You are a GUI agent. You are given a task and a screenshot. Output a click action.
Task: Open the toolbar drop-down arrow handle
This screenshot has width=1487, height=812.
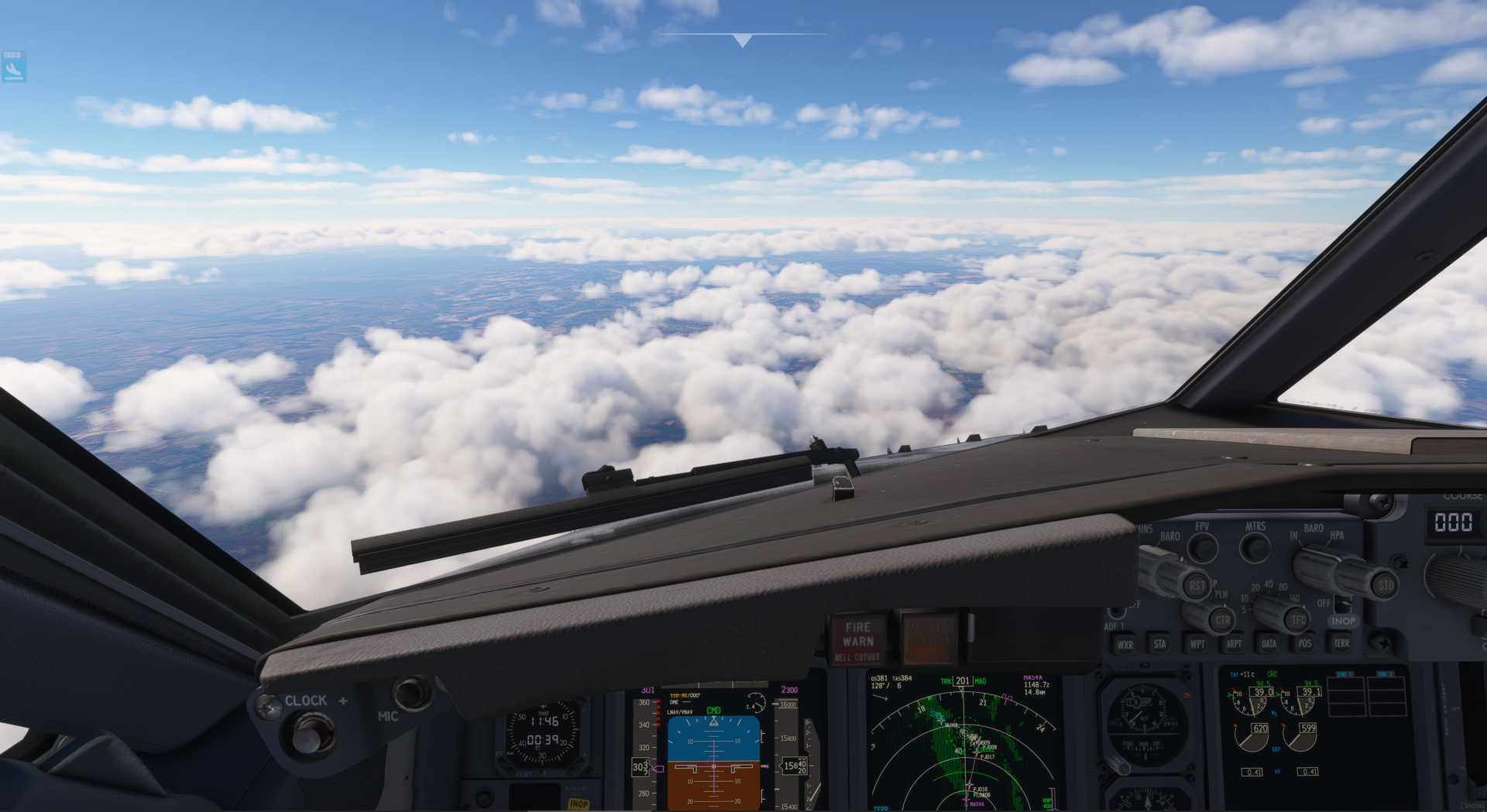742,40
